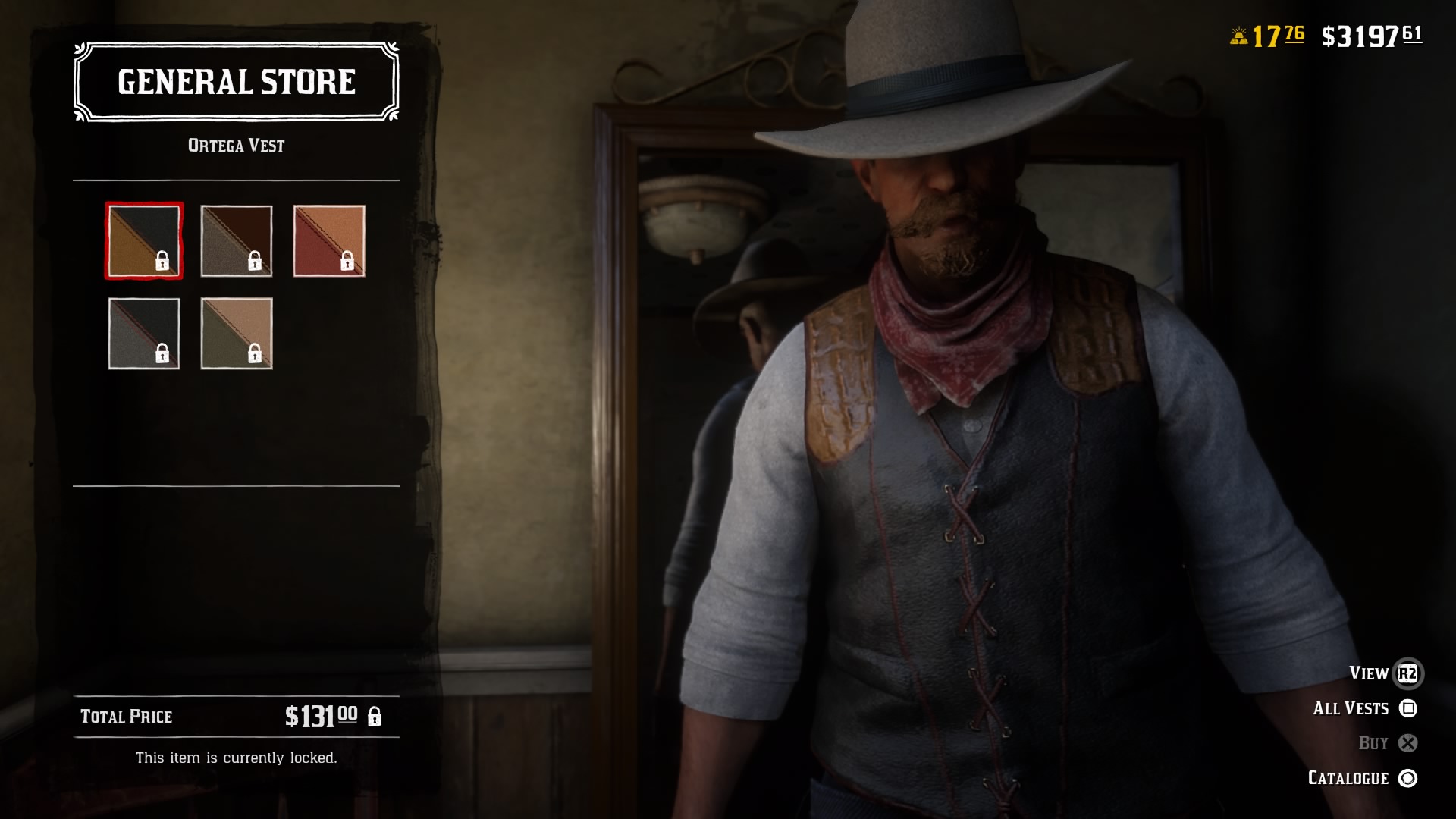Open the All Vests list
Viewport: 1456px width, 819px height.
point(1351,708)
